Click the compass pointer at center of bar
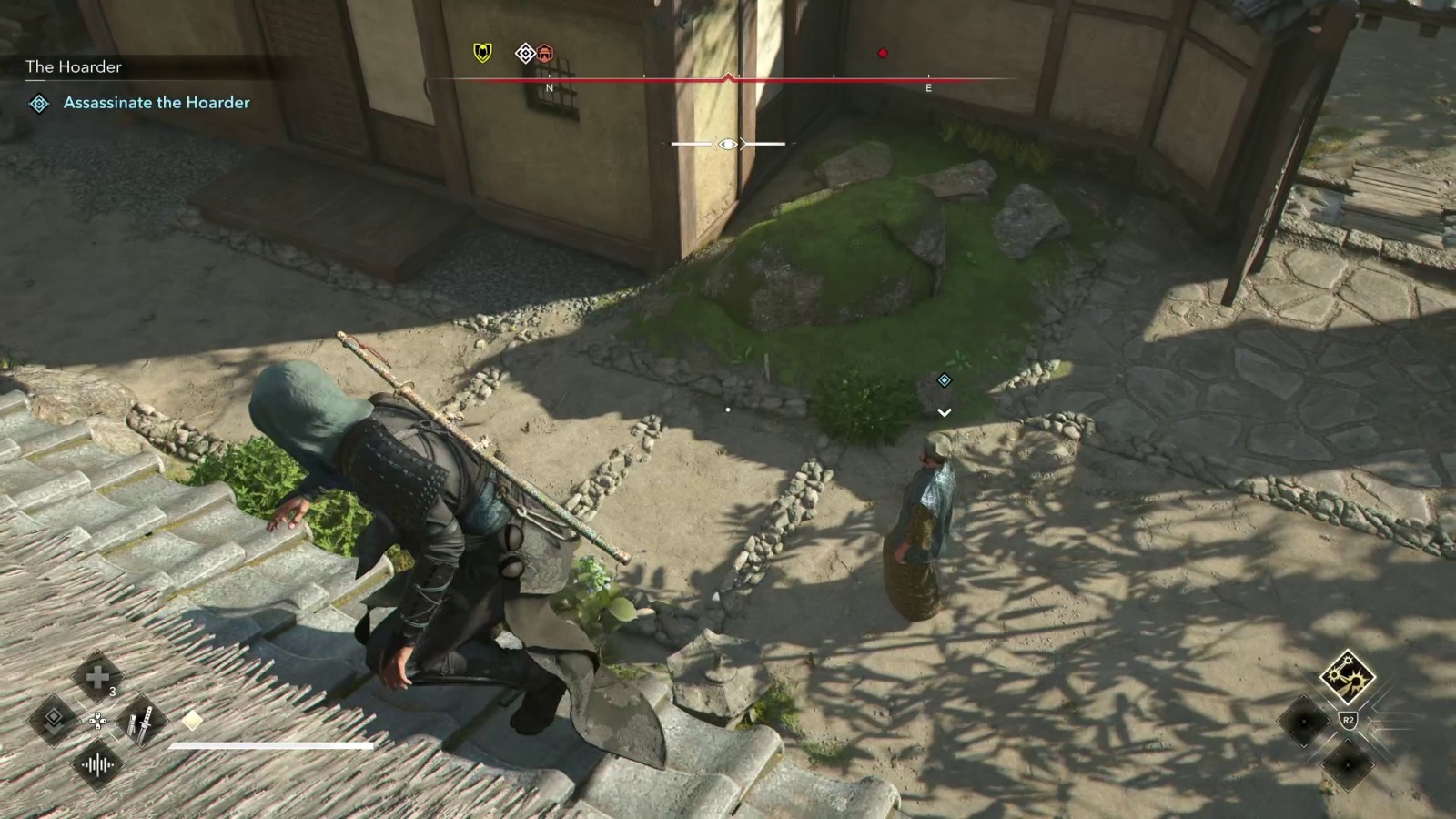Screen dimensions: 1456x819 click(x=727, y=75)
